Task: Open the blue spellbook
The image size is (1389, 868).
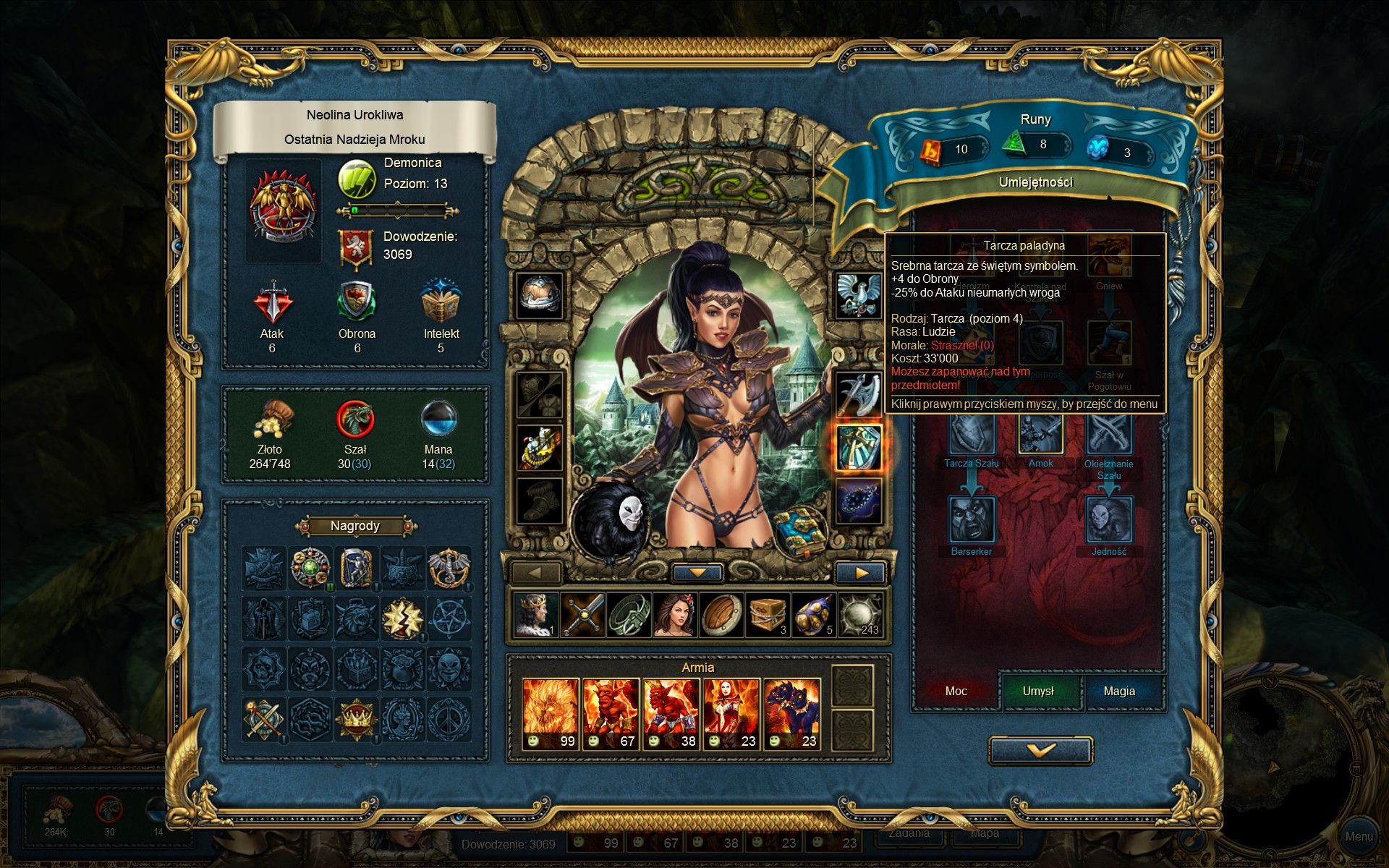Action: tap(800, 532)
